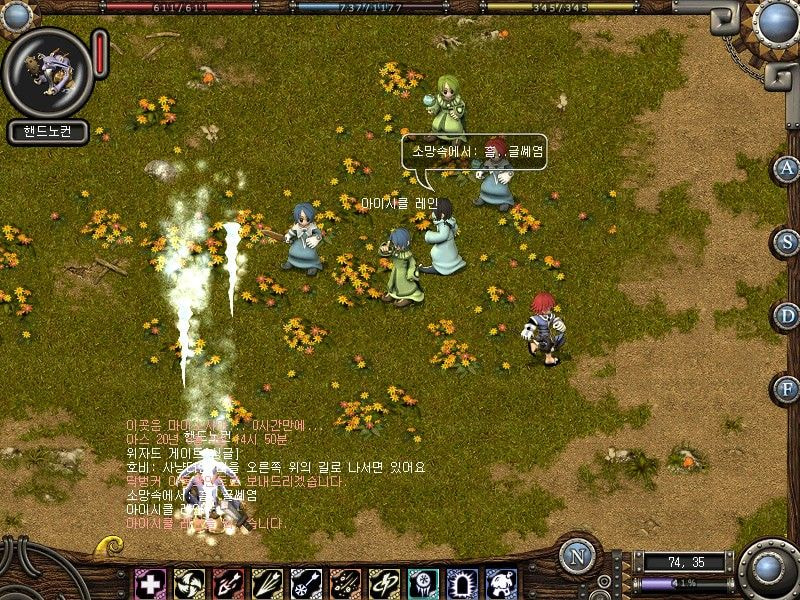Click the blue orb in the top-right corner

pyautogui.click(x=775, y=22)
